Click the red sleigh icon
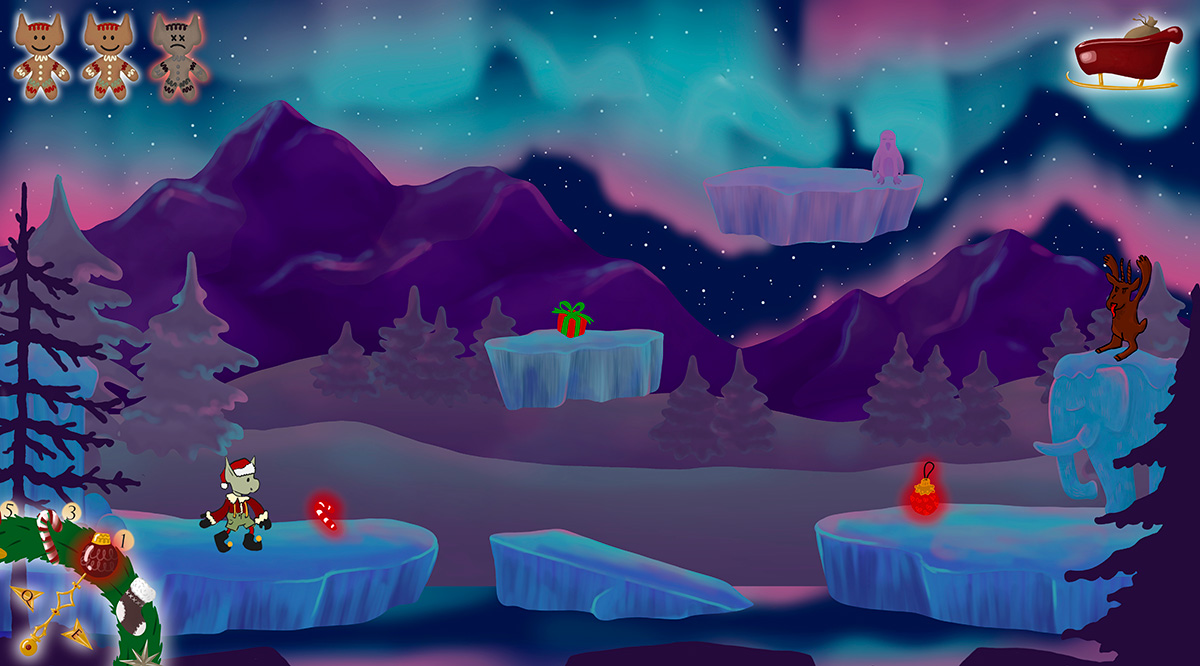Viewport: 1200px width, 666px height. [x=1124, y=56]
